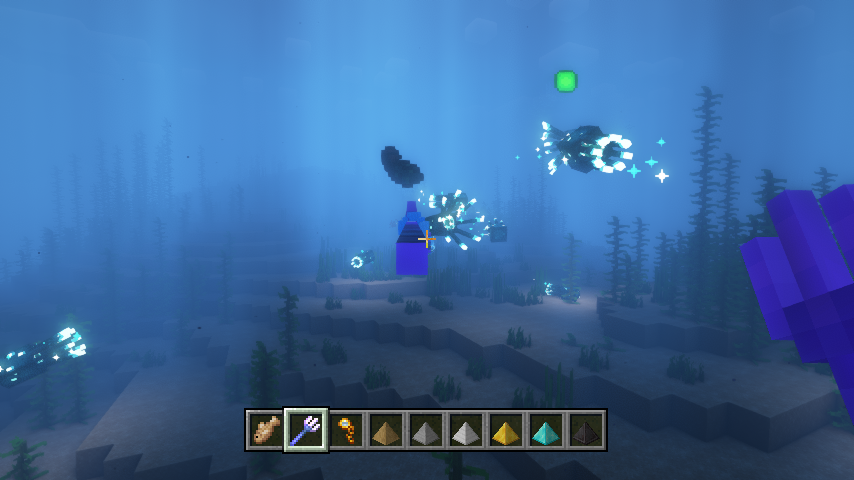Choose the light gray pyramid slot
Viewport: 854px width, 480px height.
[x=466, y=430]
